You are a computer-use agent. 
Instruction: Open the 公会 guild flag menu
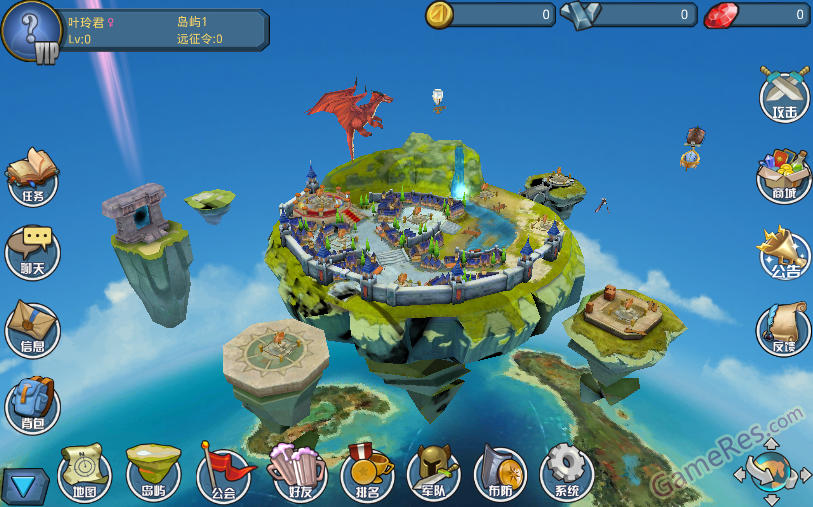[223, 473]
